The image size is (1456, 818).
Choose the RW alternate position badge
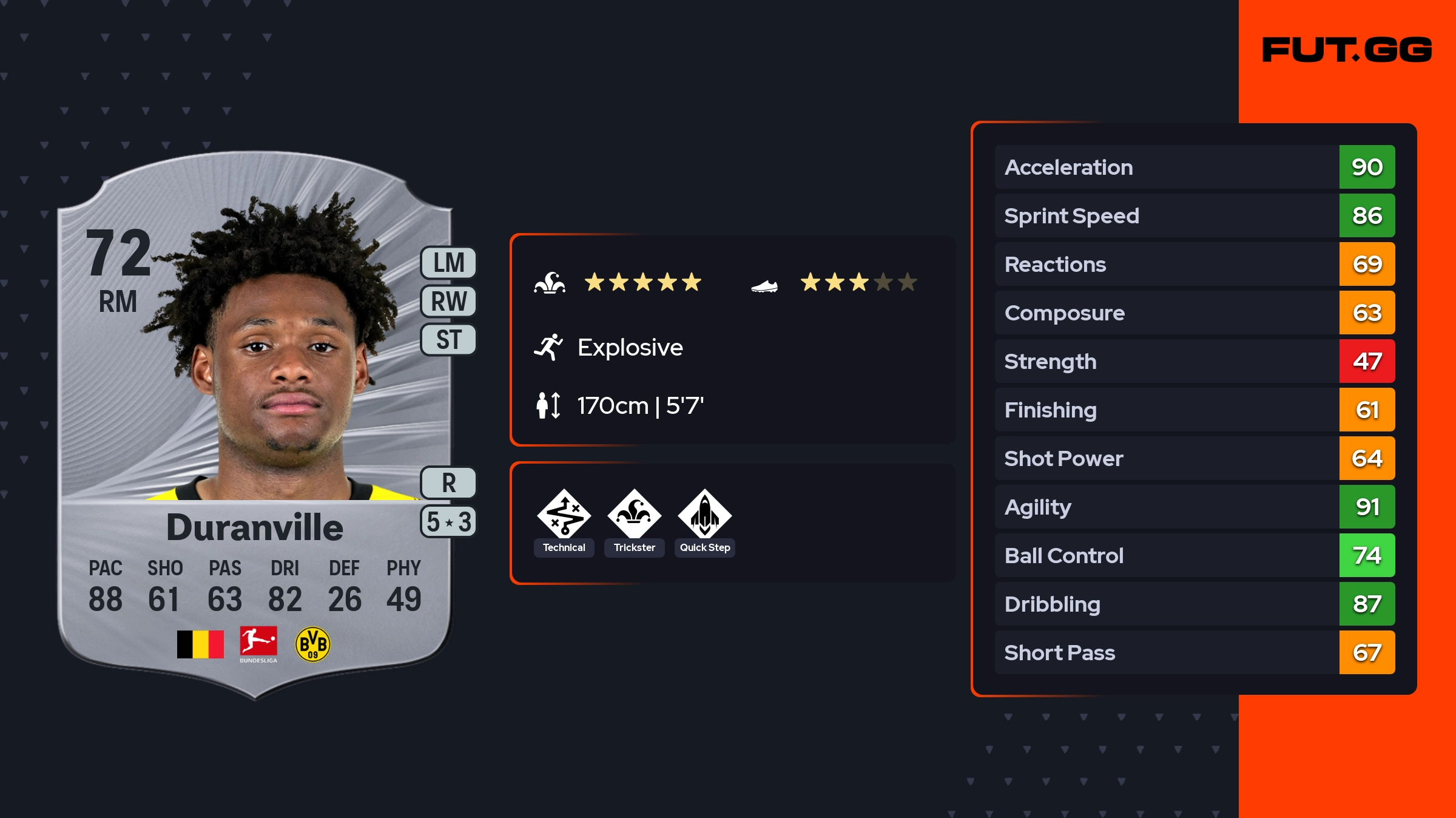click(x=448, y=301)
